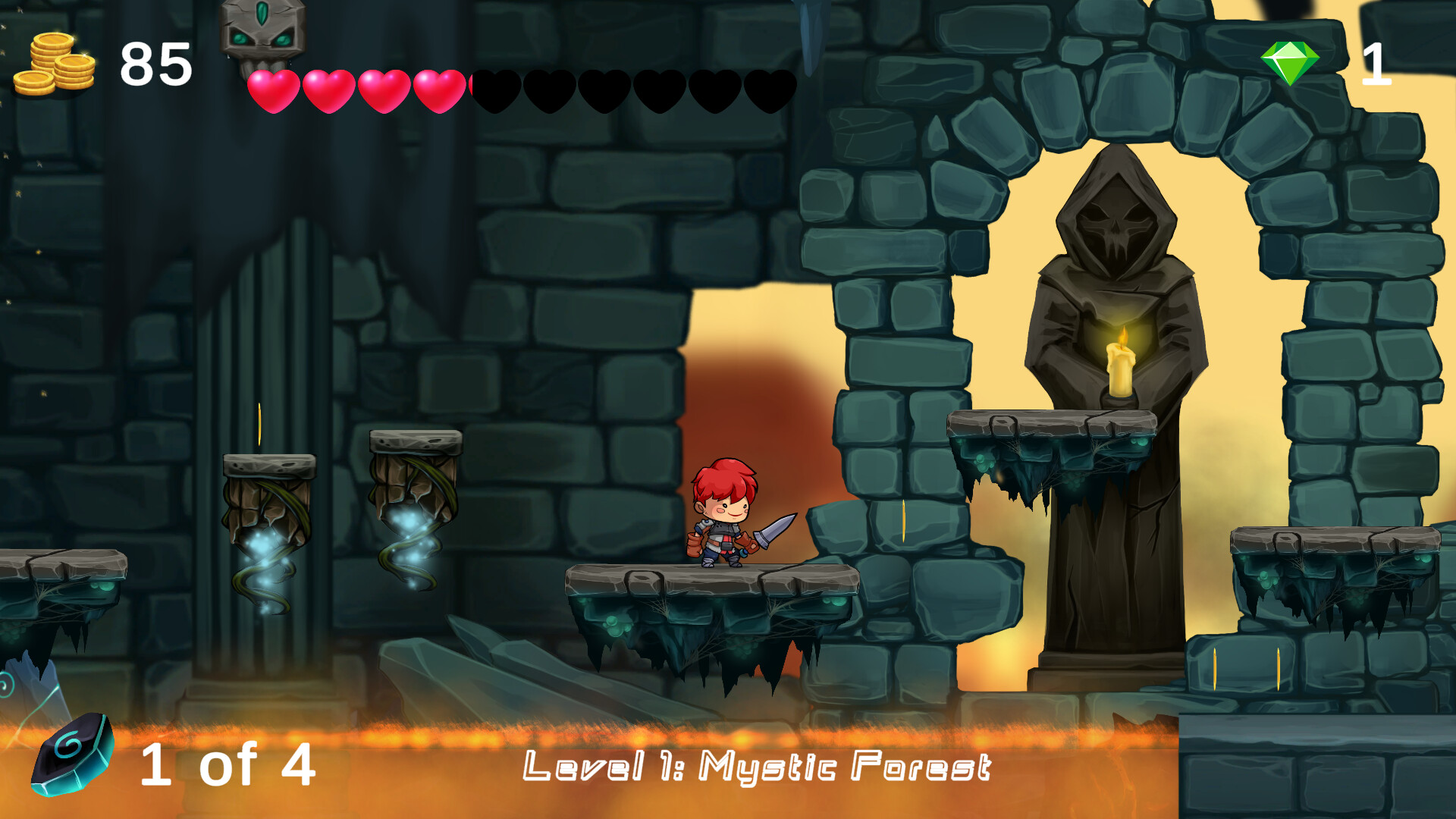Click the '1 of 4' relic counter
This screenshot has height=819, width=1456.
pyautogui.click(x=227, y=762)
